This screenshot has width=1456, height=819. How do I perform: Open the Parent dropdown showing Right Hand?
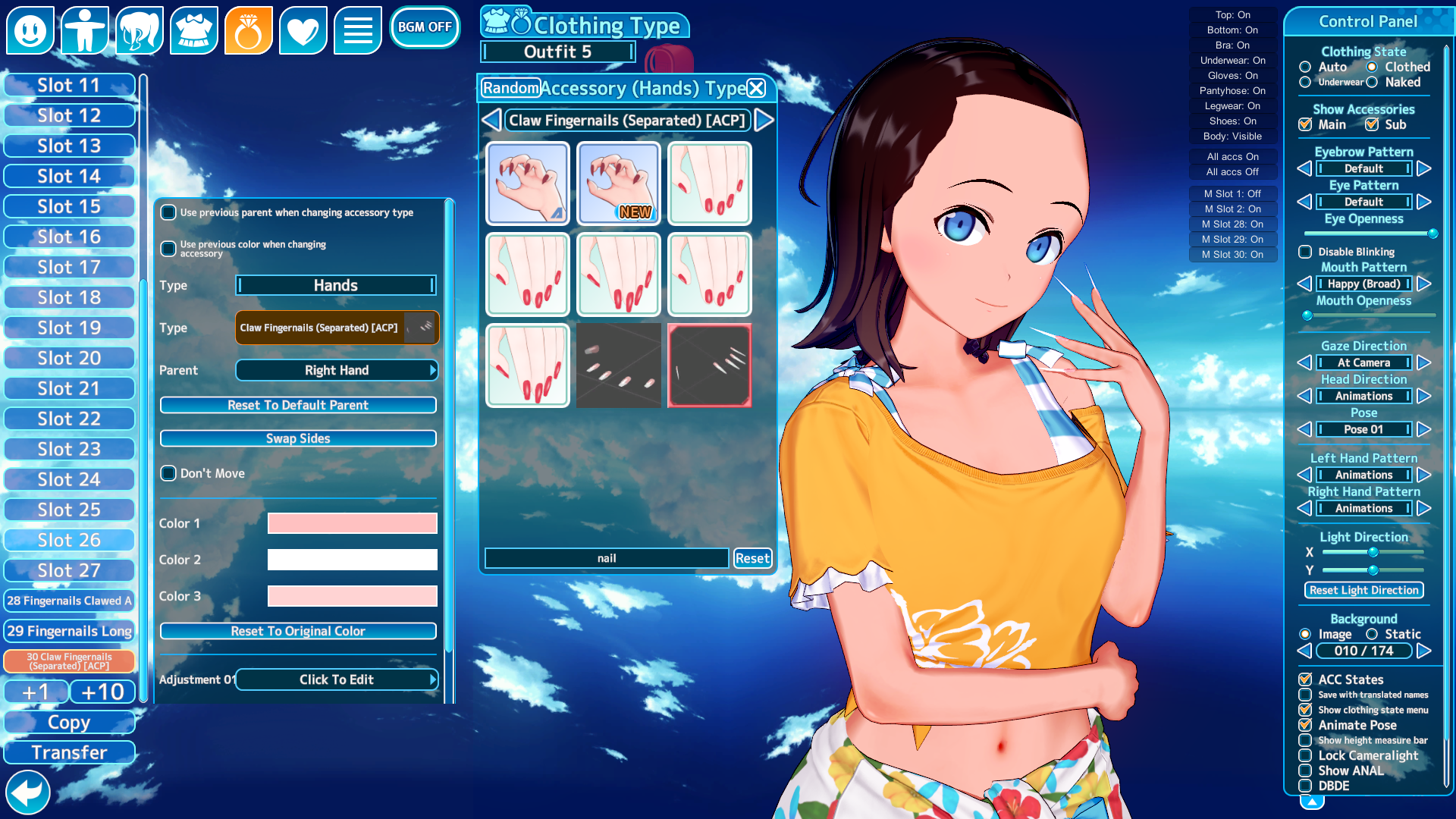(336, 370)
